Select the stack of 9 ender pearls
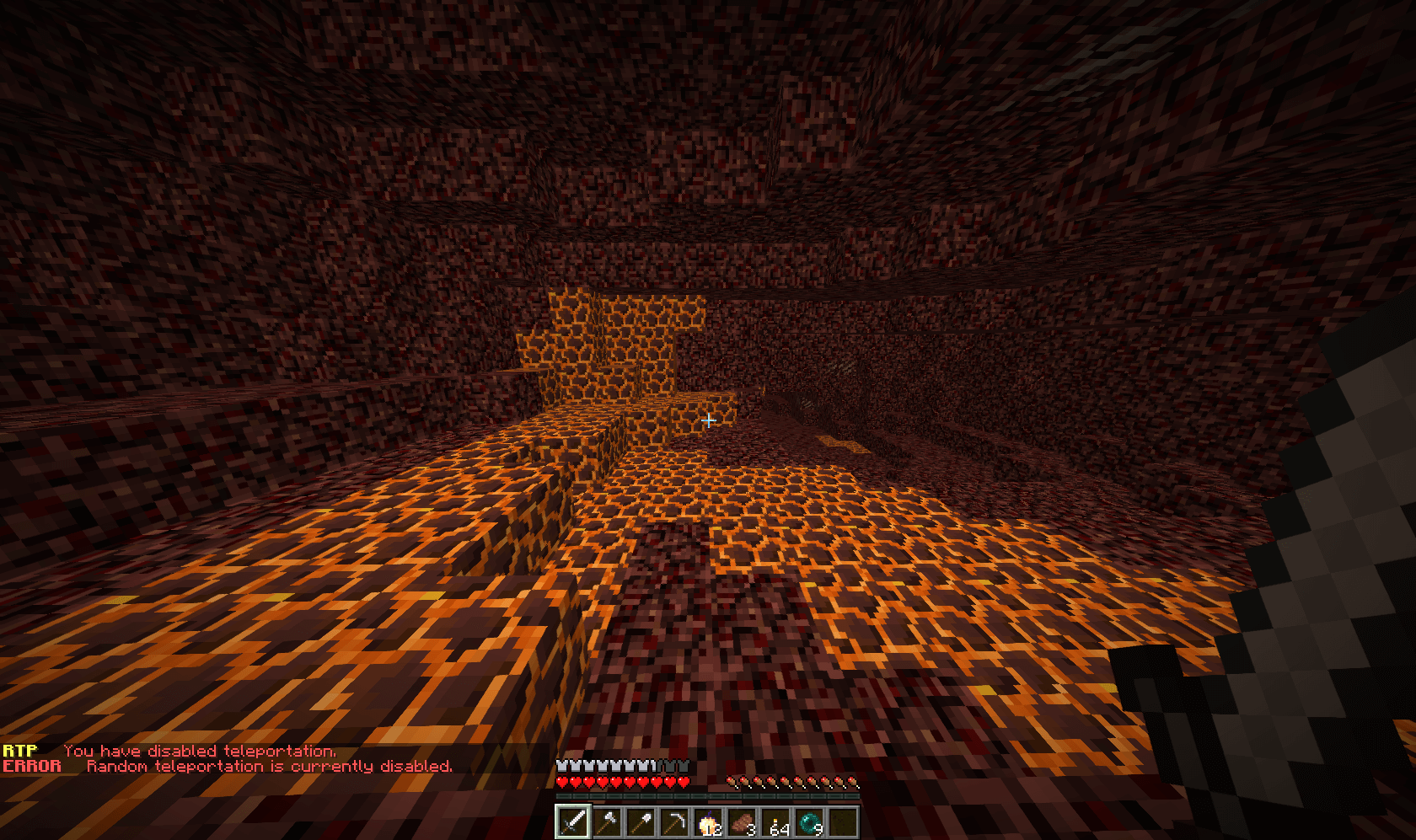Viewport: 1416px width, 840px height. pos(809,821)
